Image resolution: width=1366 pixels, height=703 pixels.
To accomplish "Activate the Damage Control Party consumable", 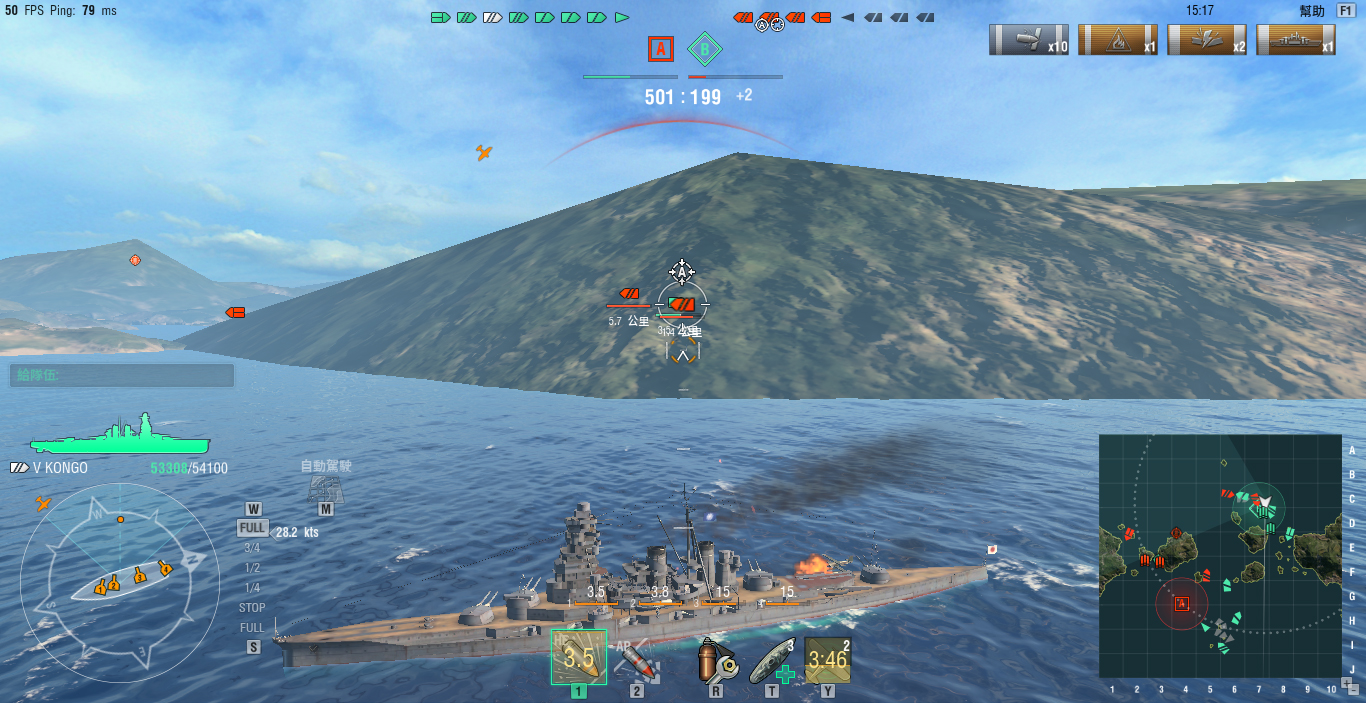I will pyautogui.click(x=715, y=660).
